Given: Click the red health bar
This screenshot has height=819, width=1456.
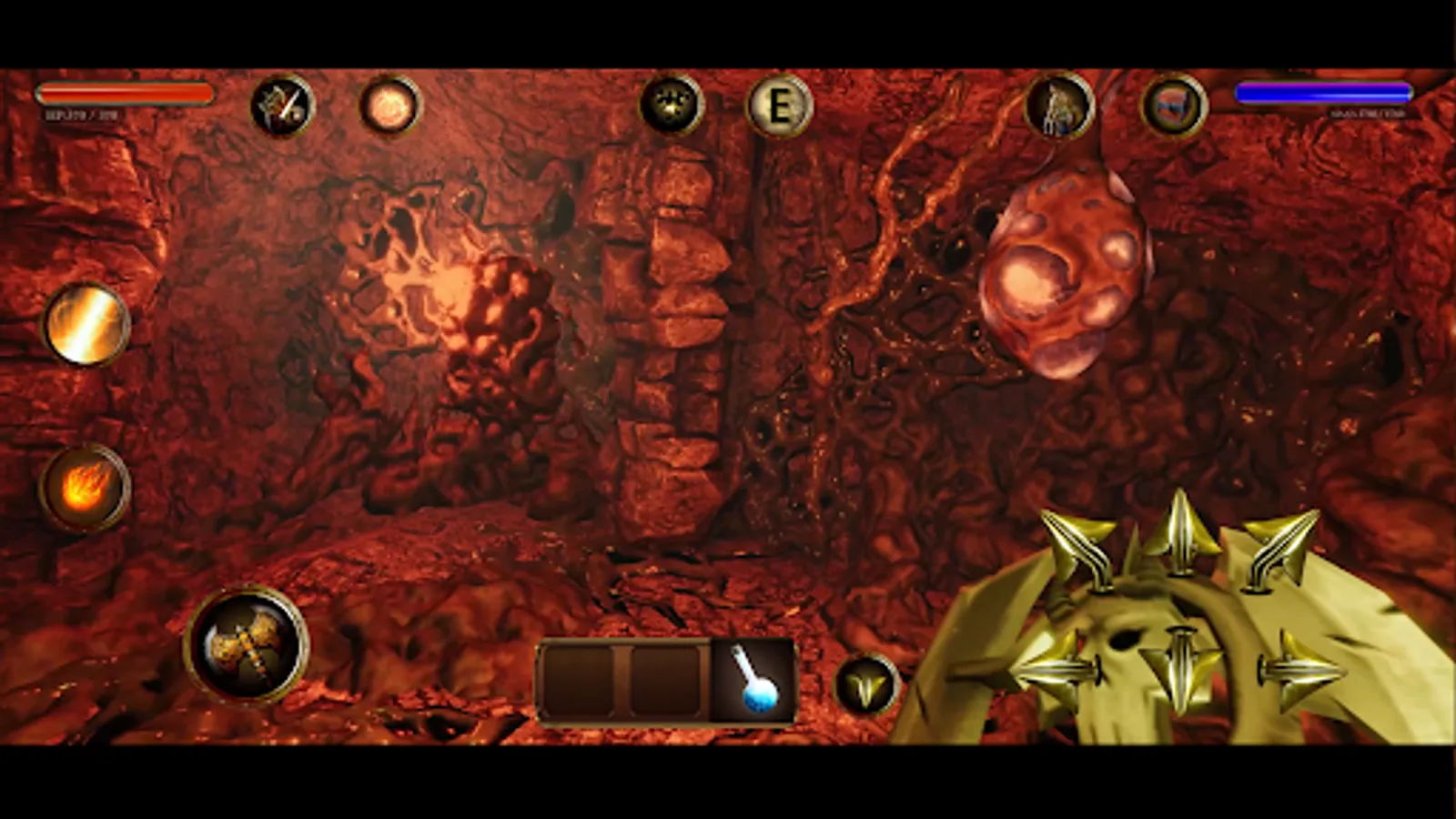Looking at the screenshot, I should 127,94.
